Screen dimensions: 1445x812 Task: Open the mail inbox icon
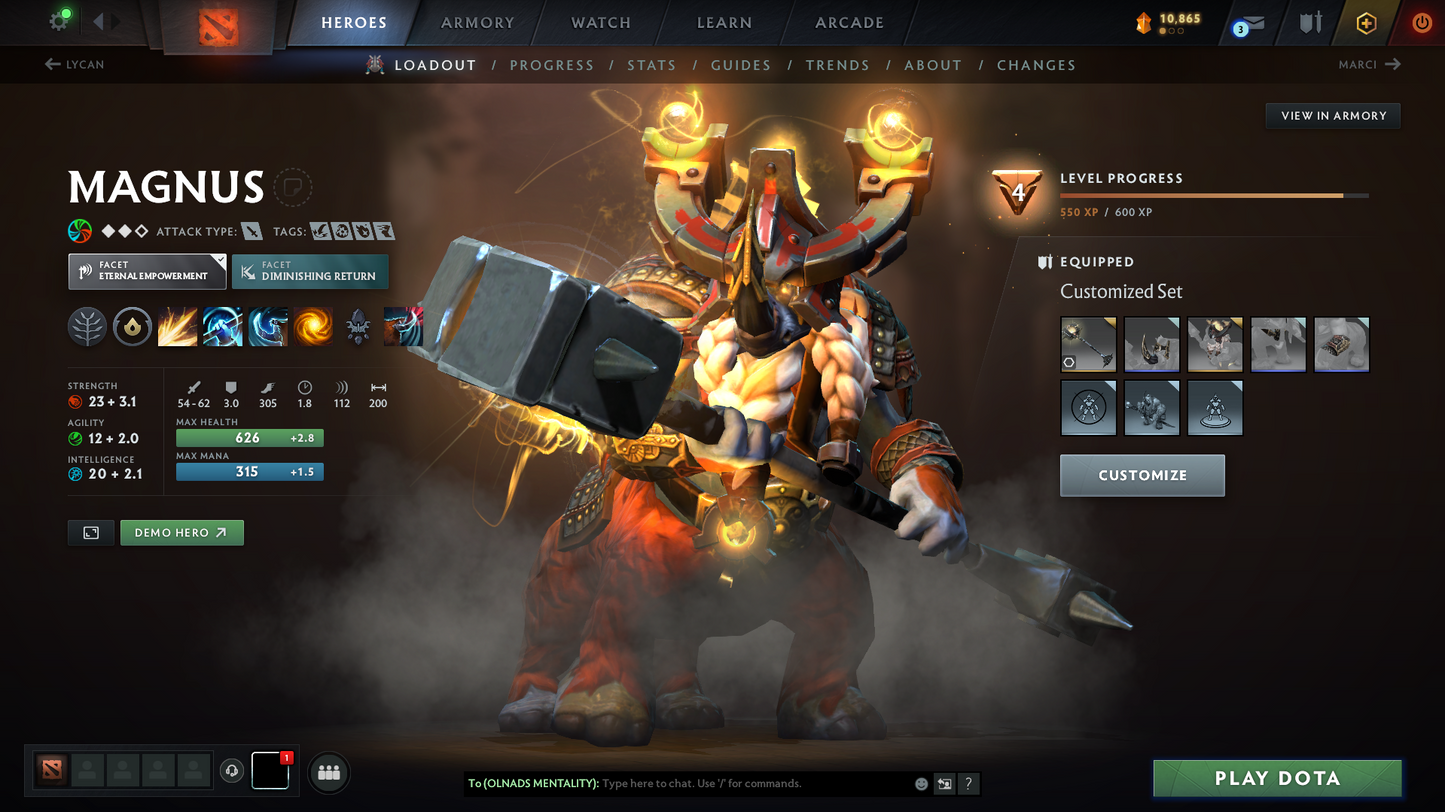point(1250,23)
